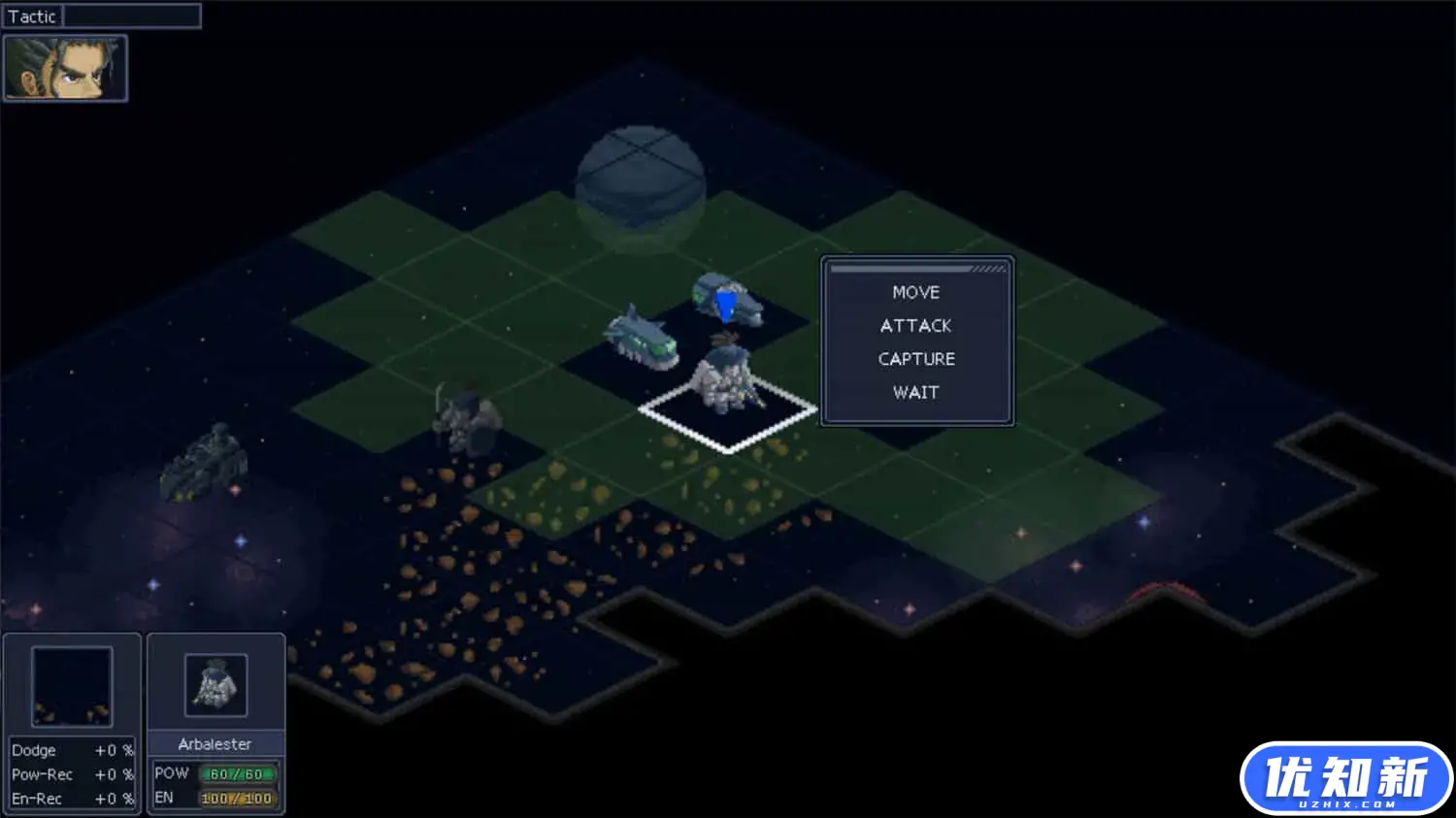Image resolution: width=1456 pixels, height=818 pixels.
Task: Click the Arbalester unit sprite in the bottom panel
Action: point(215,683)
